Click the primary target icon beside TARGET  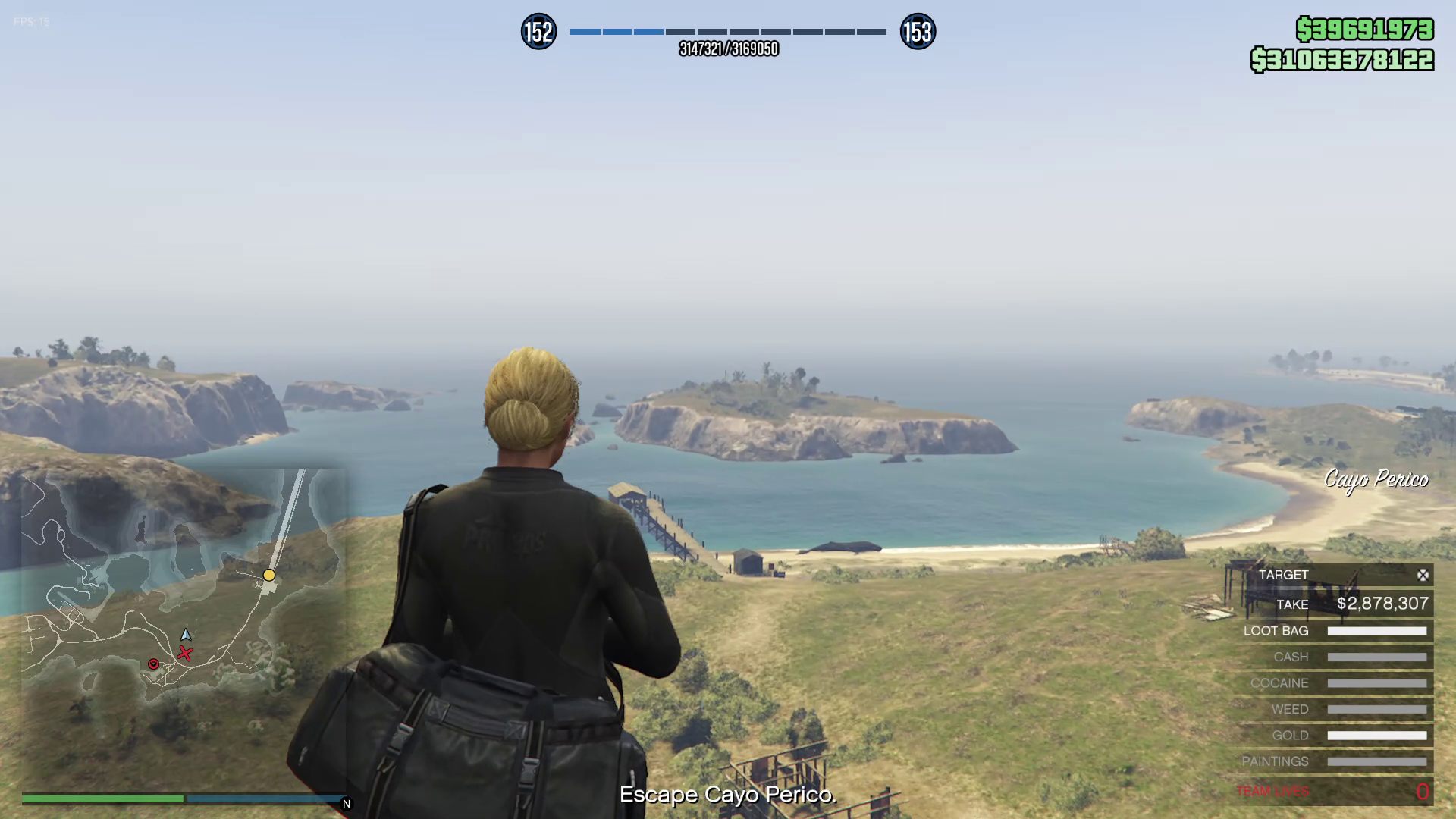coord(1423,576)
